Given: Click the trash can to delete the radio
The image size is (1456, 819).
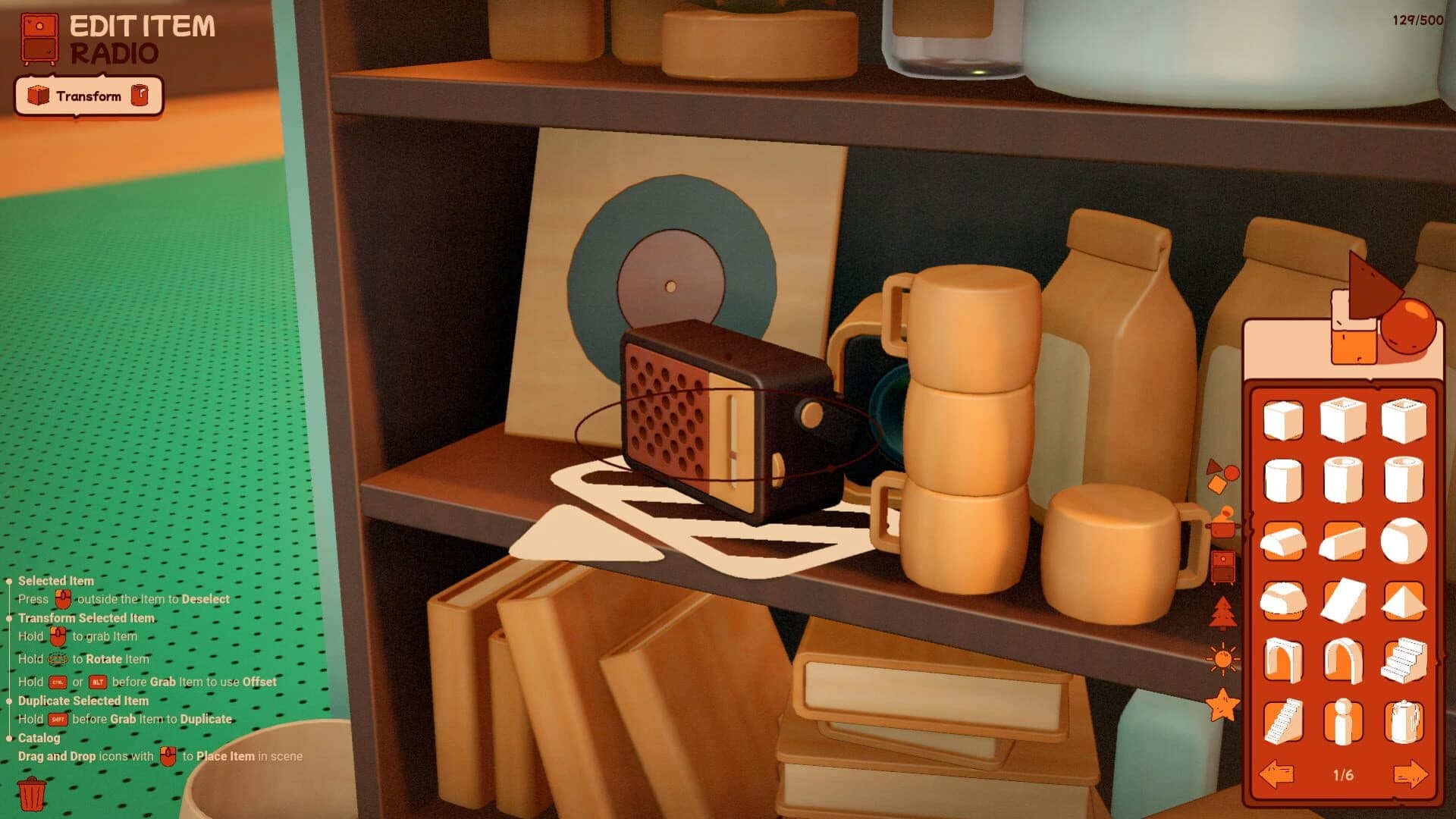Looking at the screenshot, I should (32, 792).
